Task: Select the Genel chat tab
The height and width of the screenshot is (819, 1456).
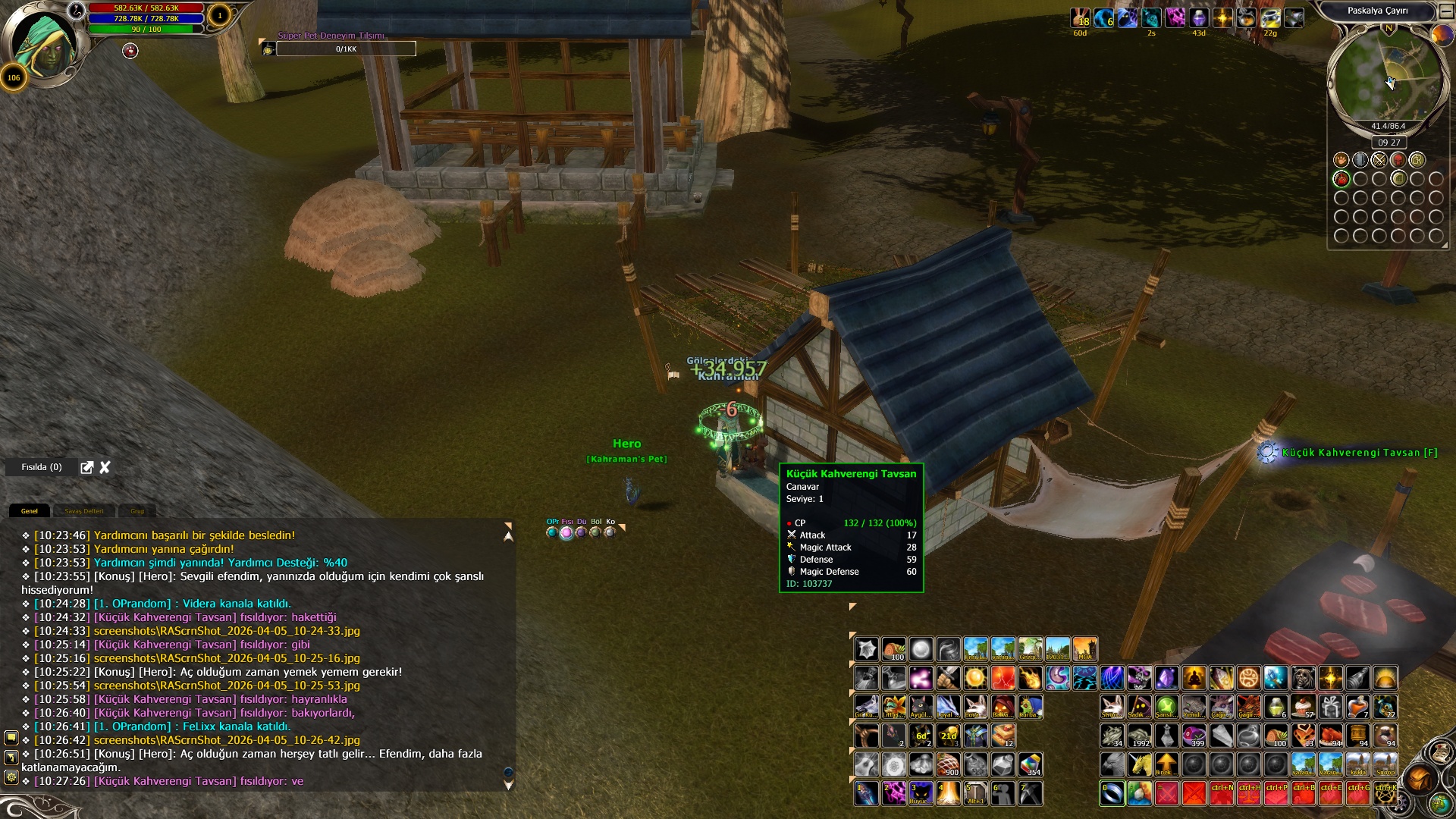Action: click(x=30, y=511)
